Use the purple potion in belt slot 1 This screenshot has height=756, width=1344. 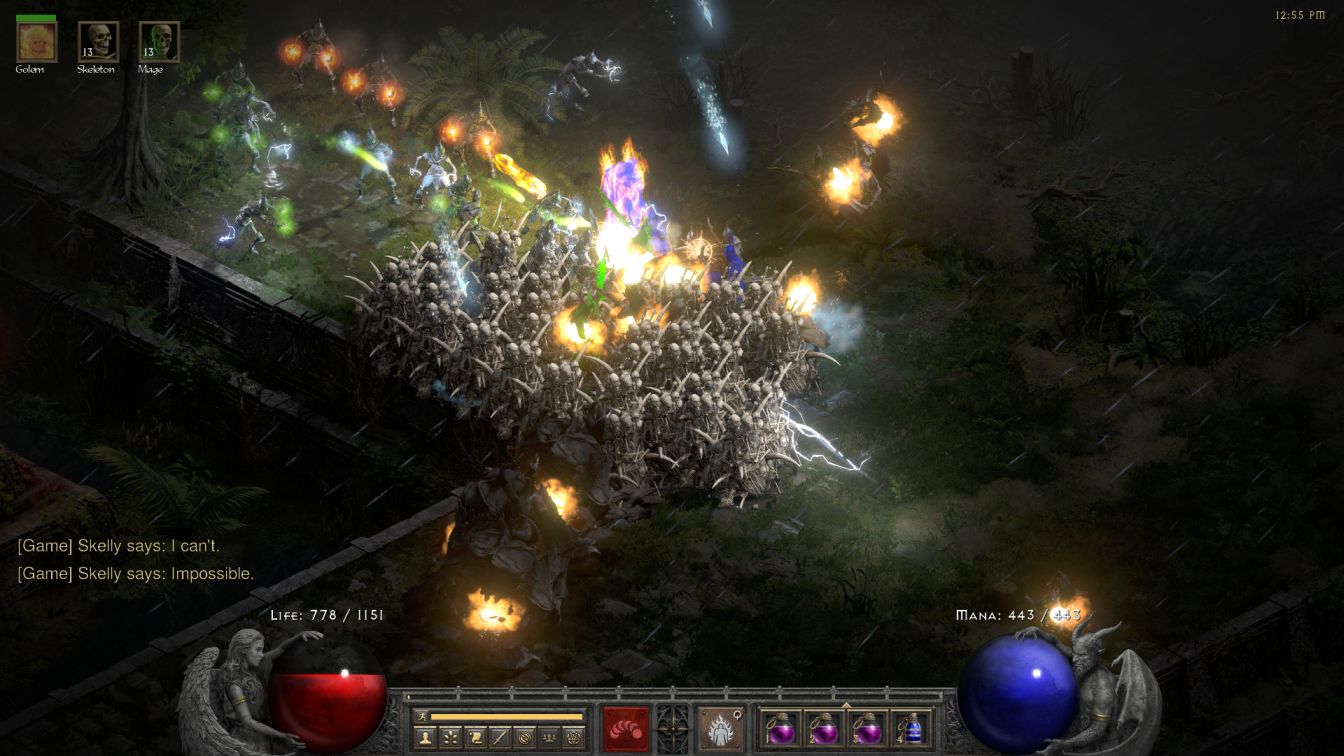pyautogui.click(x=781, y=728)
